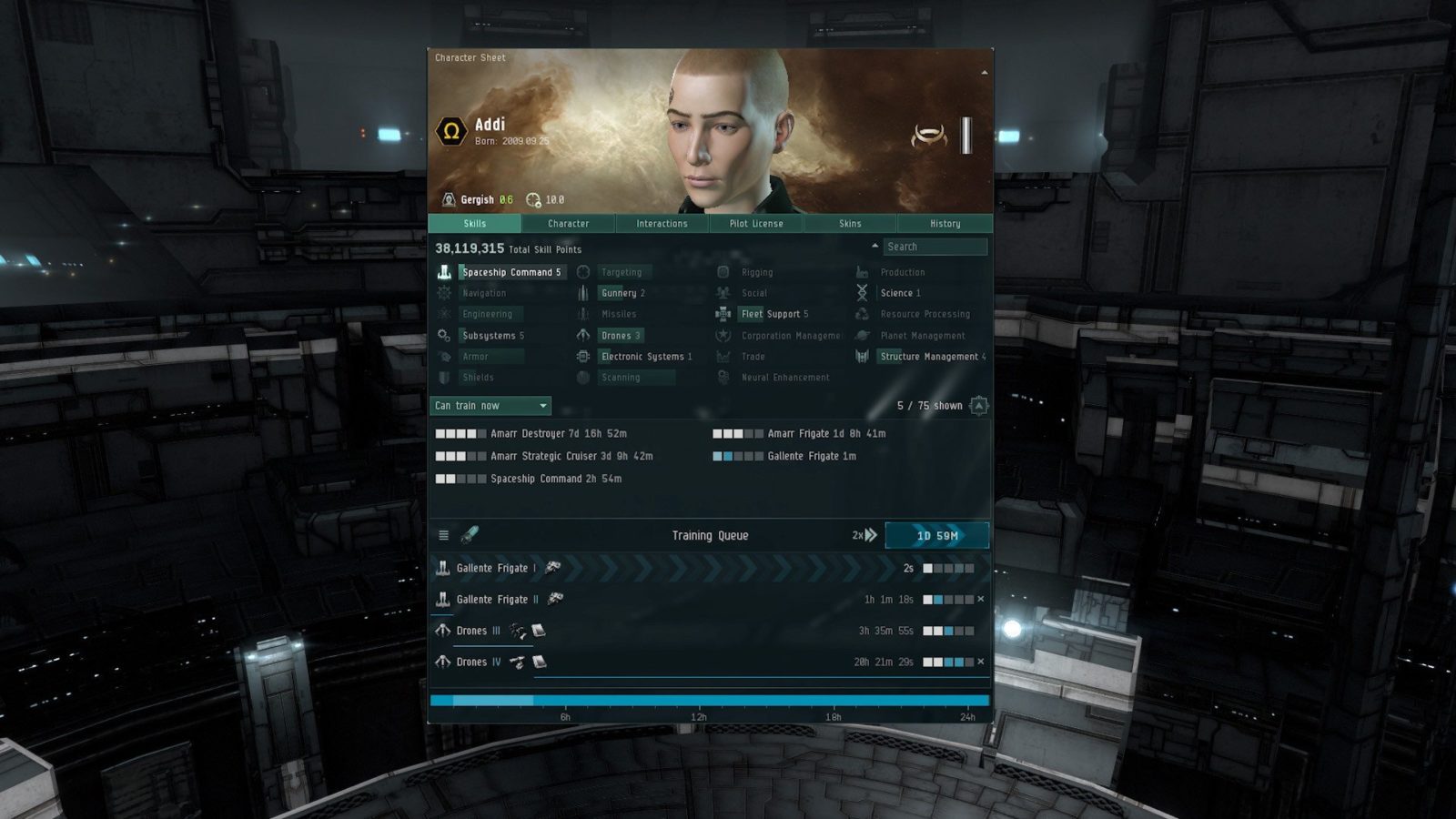Open the training queue hamburger menu
Viewport: 1456px width, 819px height.
(x=443, y=536)
